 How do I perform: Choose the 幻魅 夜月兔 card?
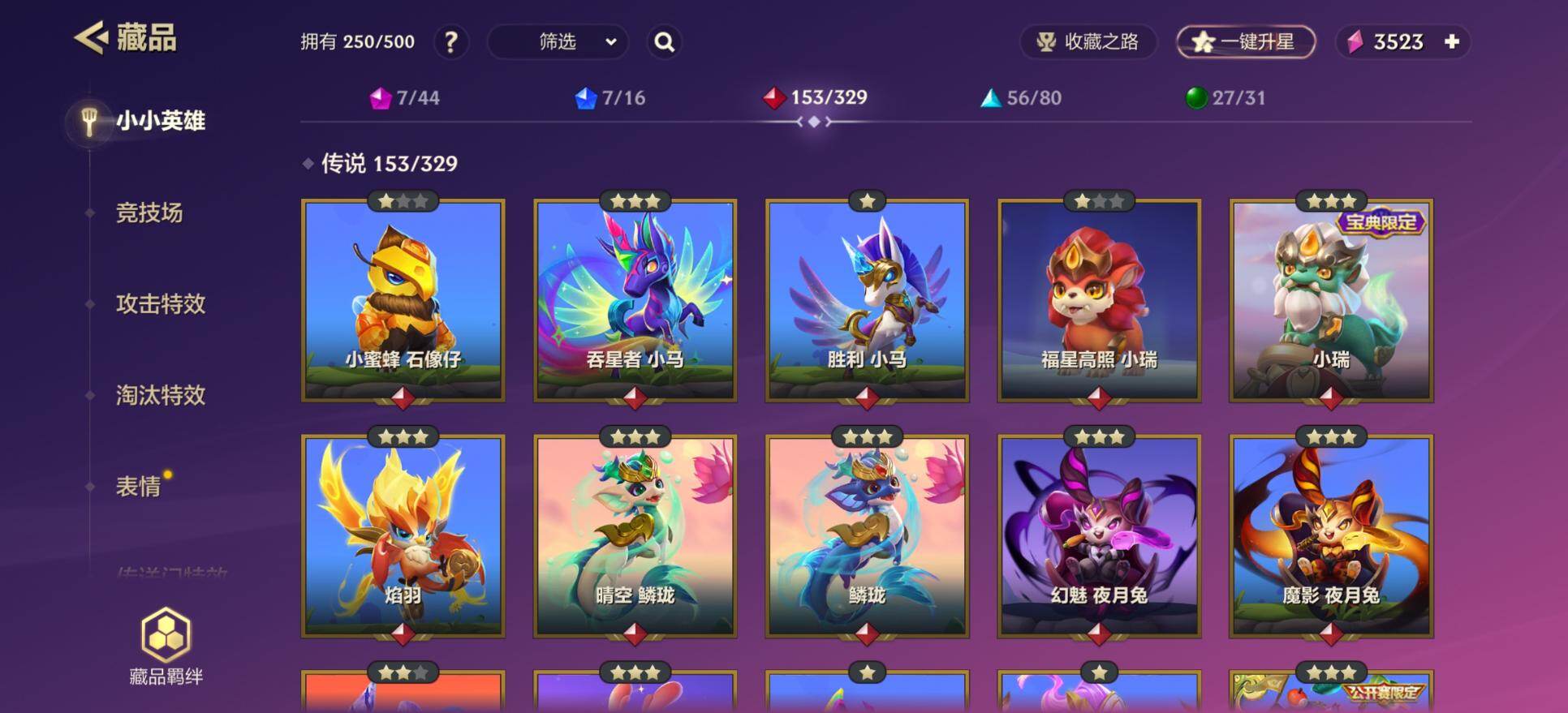pos(1100,535)
